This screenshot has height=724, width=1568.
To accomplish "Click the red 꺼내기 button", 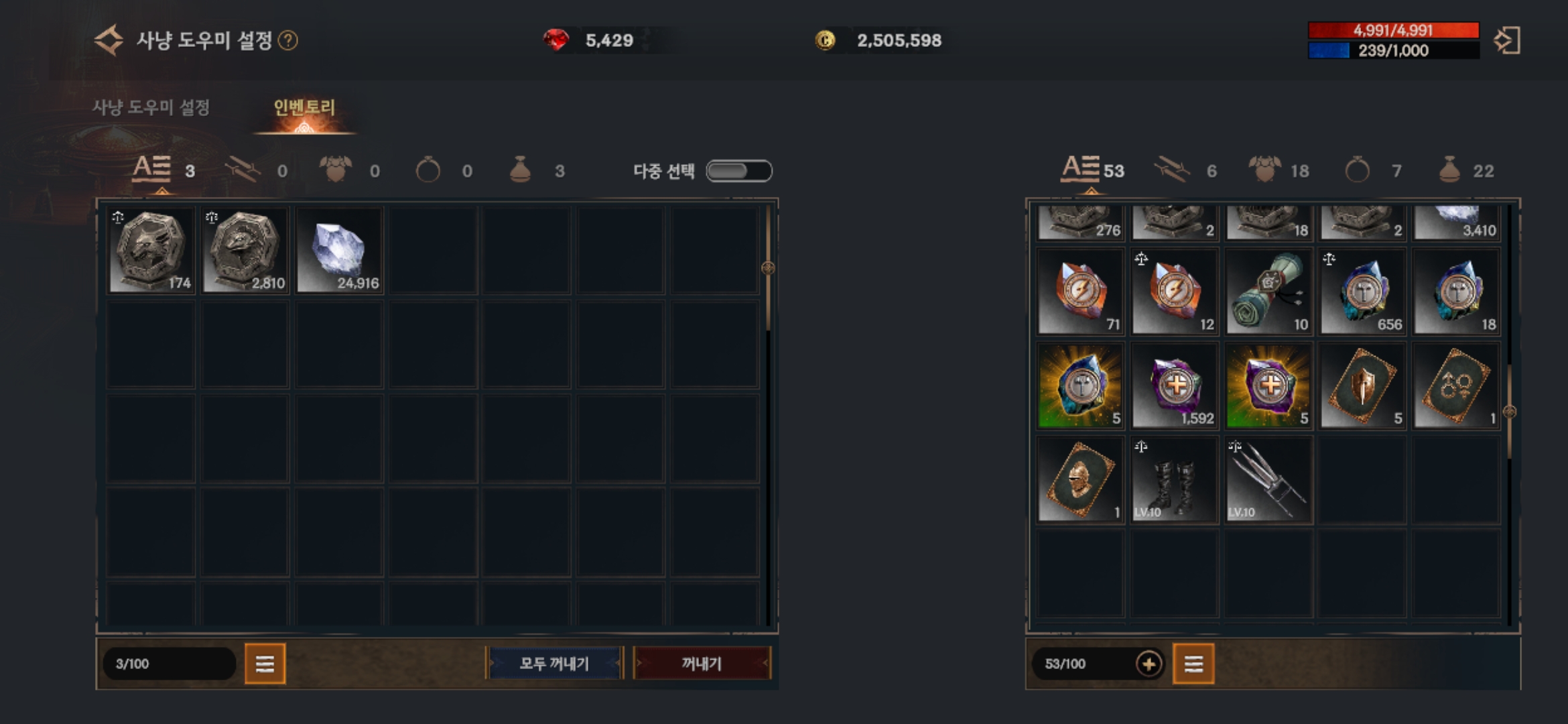I will [702, 664].
